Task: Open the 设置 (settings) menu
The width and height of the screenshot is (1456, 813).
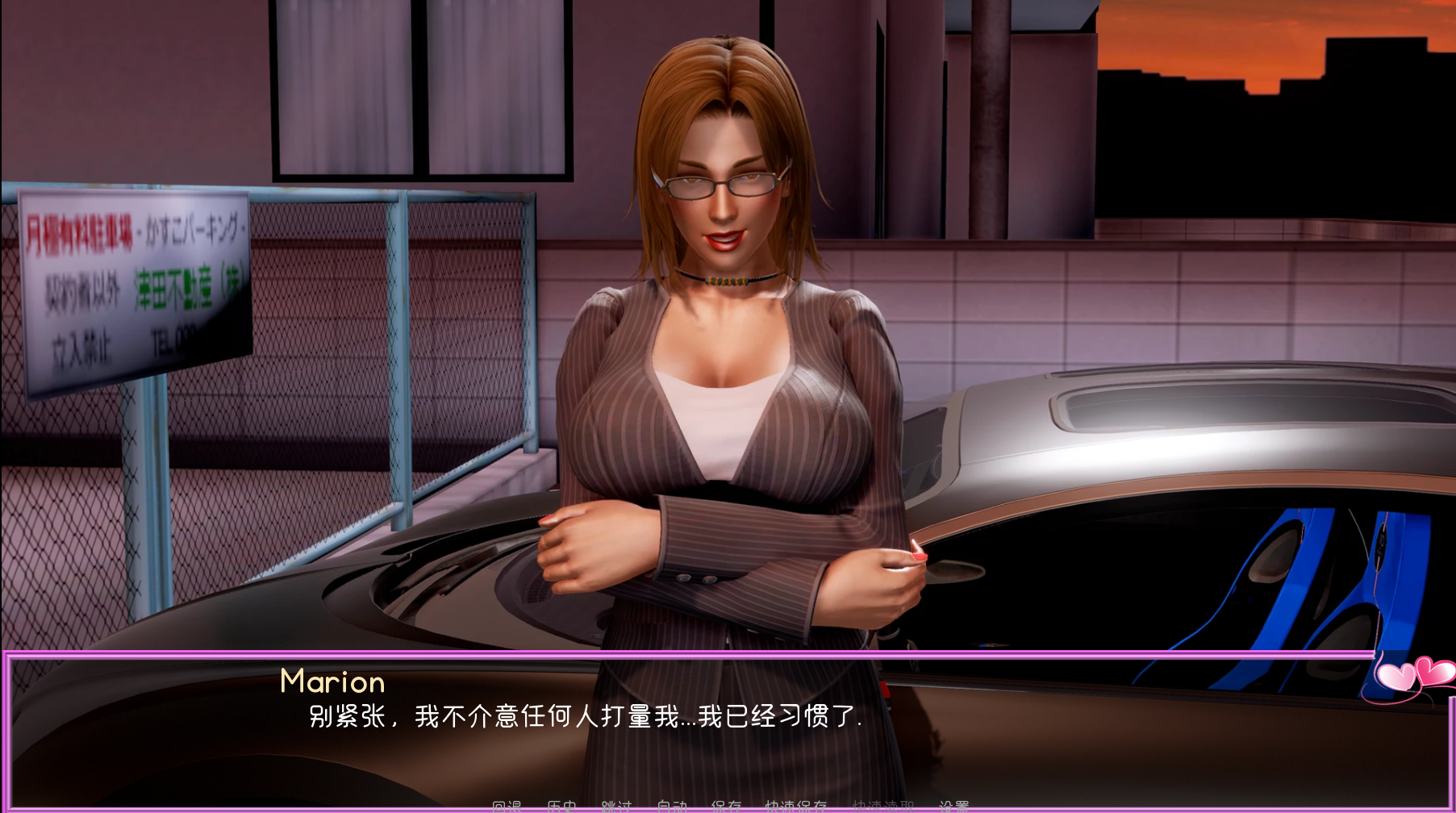Action: [953, 806]
